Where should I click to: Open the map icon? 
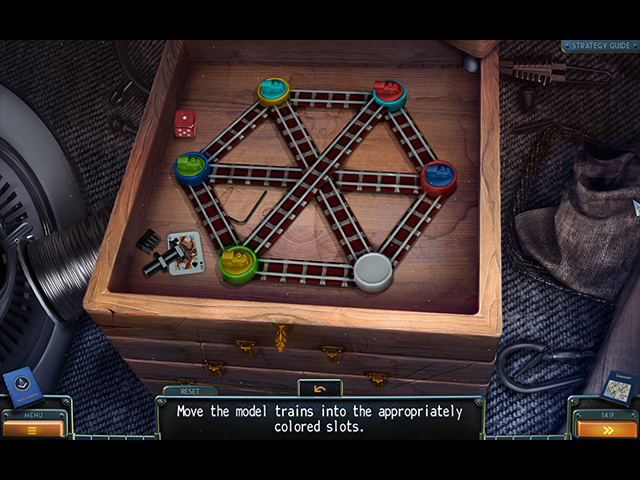(620, 386)
